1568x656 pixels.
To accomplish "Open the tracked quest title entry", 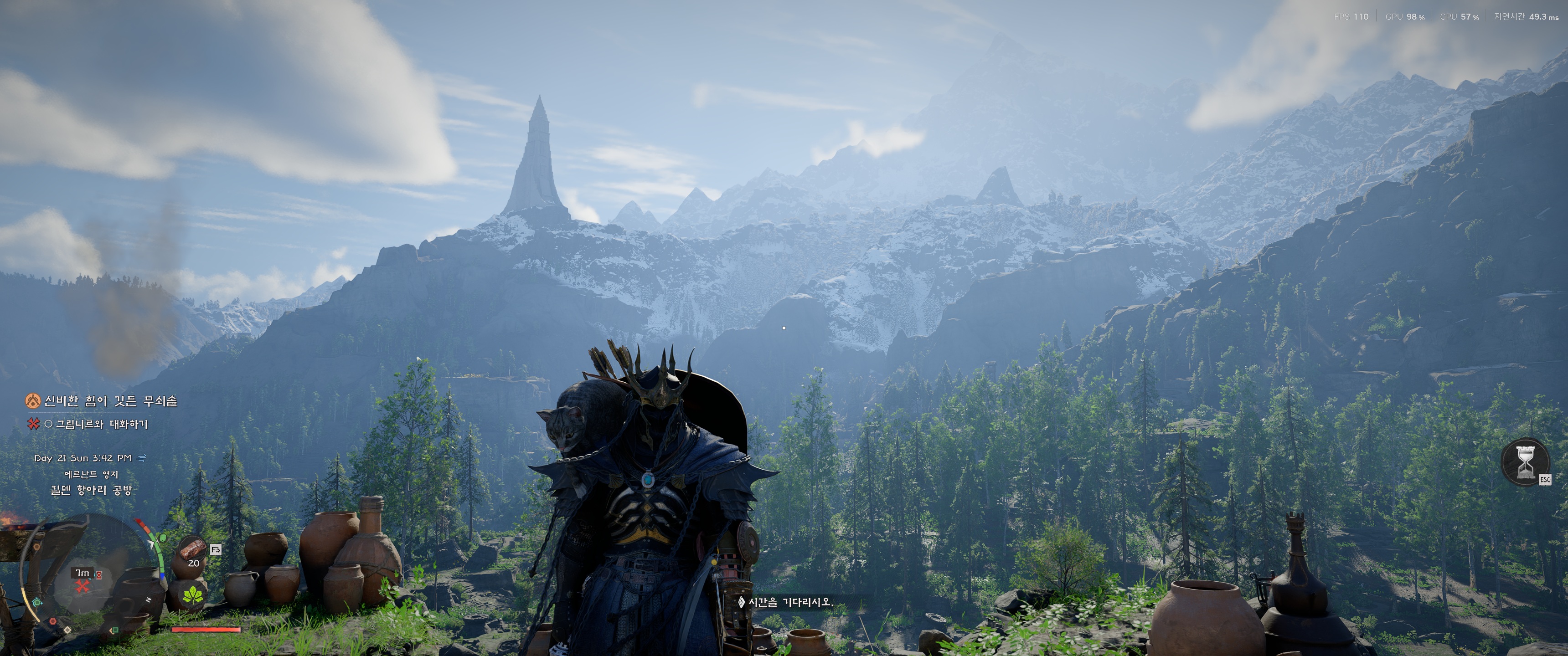I will point(110,401).
